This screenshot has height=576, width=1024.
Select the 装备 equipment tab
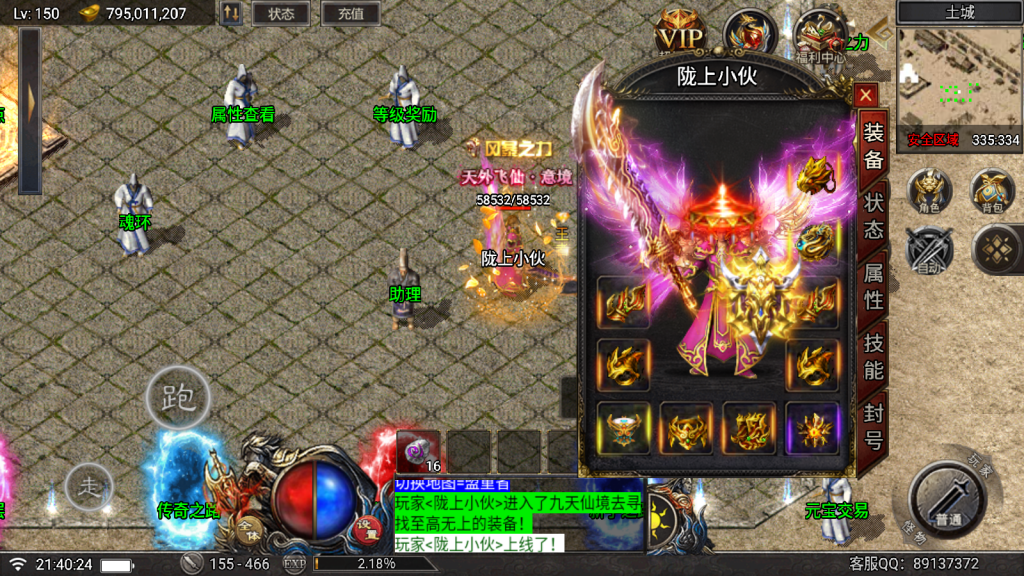pyautogui.click(x=873, y=146)
